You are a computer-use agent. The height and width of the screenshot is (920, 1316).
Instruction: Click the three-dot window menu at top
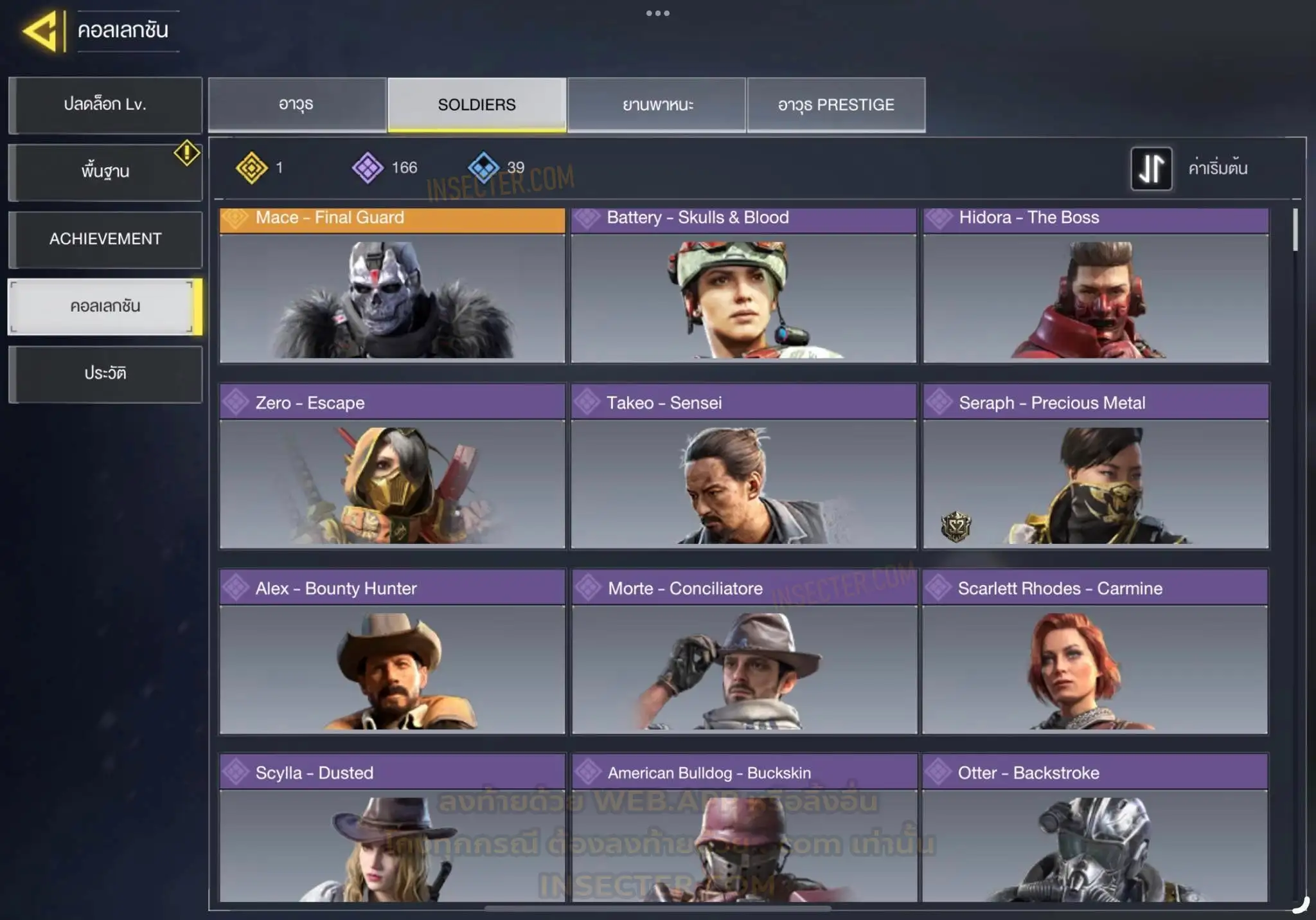658,13
